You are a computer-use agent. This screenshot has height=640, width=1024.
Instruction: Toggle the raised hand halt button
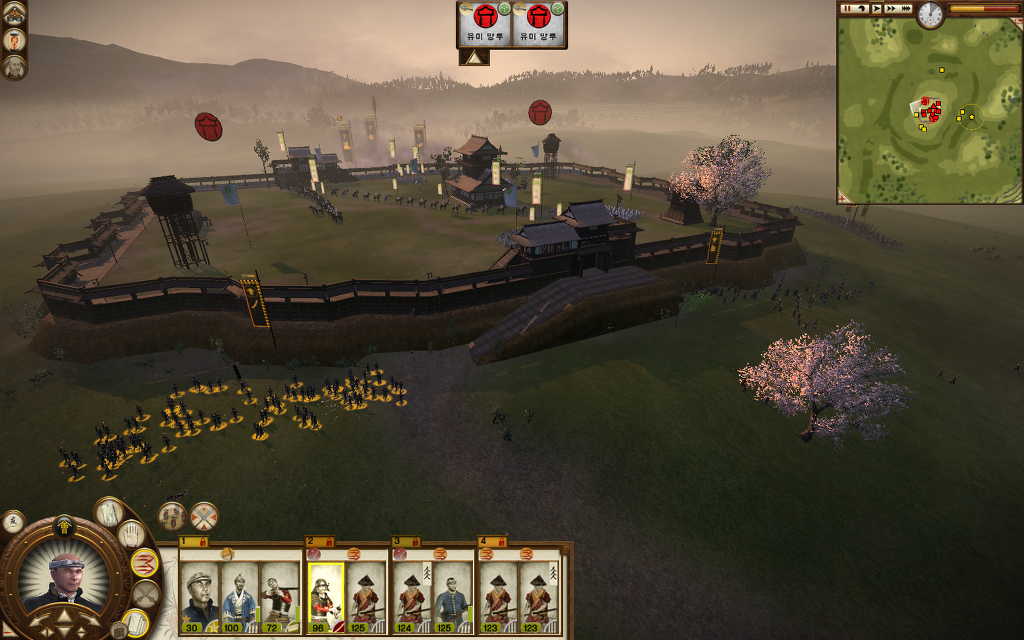pos(132,534)
